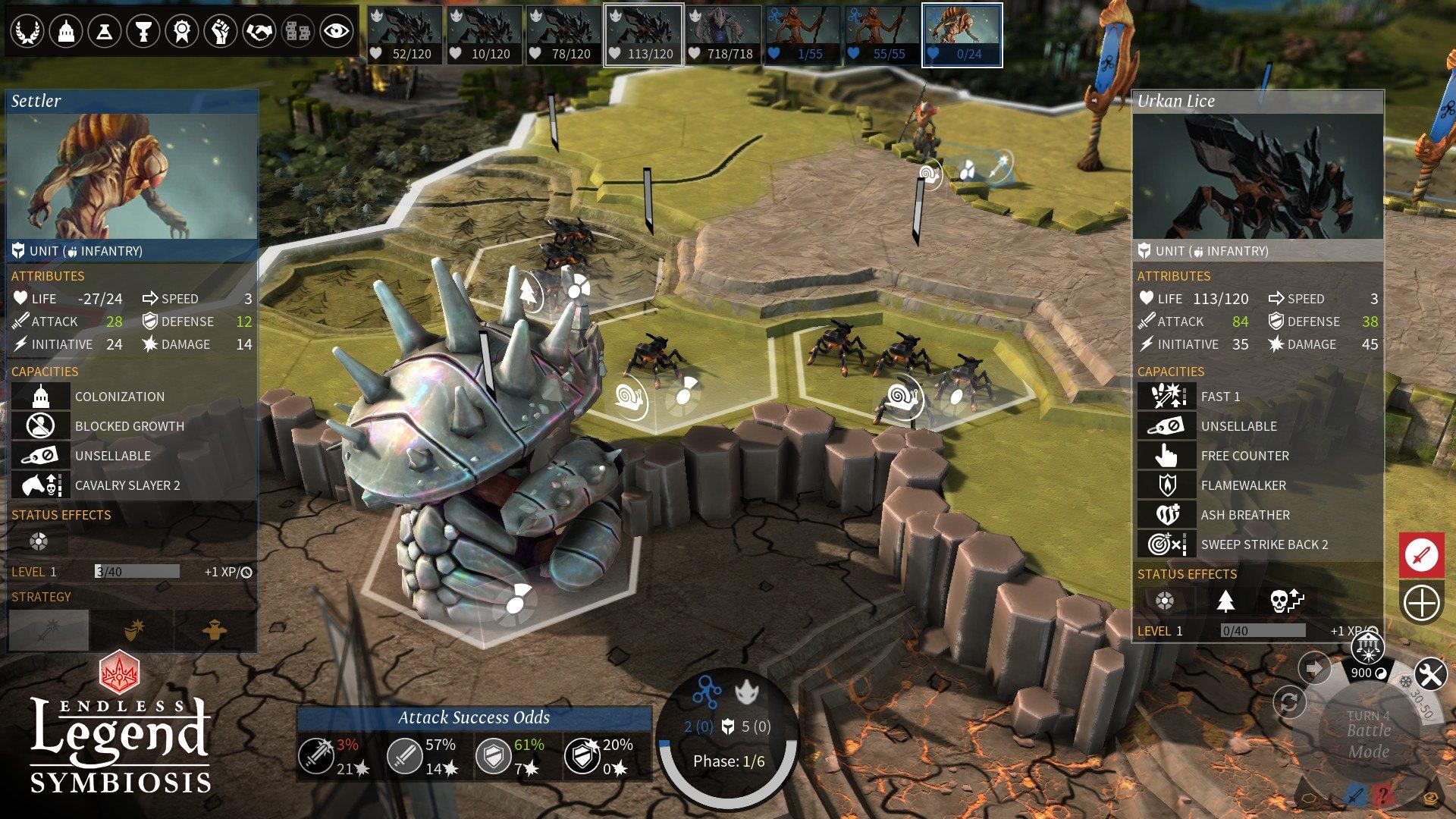Switch to the Urkan Lice 113/120 unit tab
The width and height of the screenshot is (1456, 819).
click(x=643, y=34)
